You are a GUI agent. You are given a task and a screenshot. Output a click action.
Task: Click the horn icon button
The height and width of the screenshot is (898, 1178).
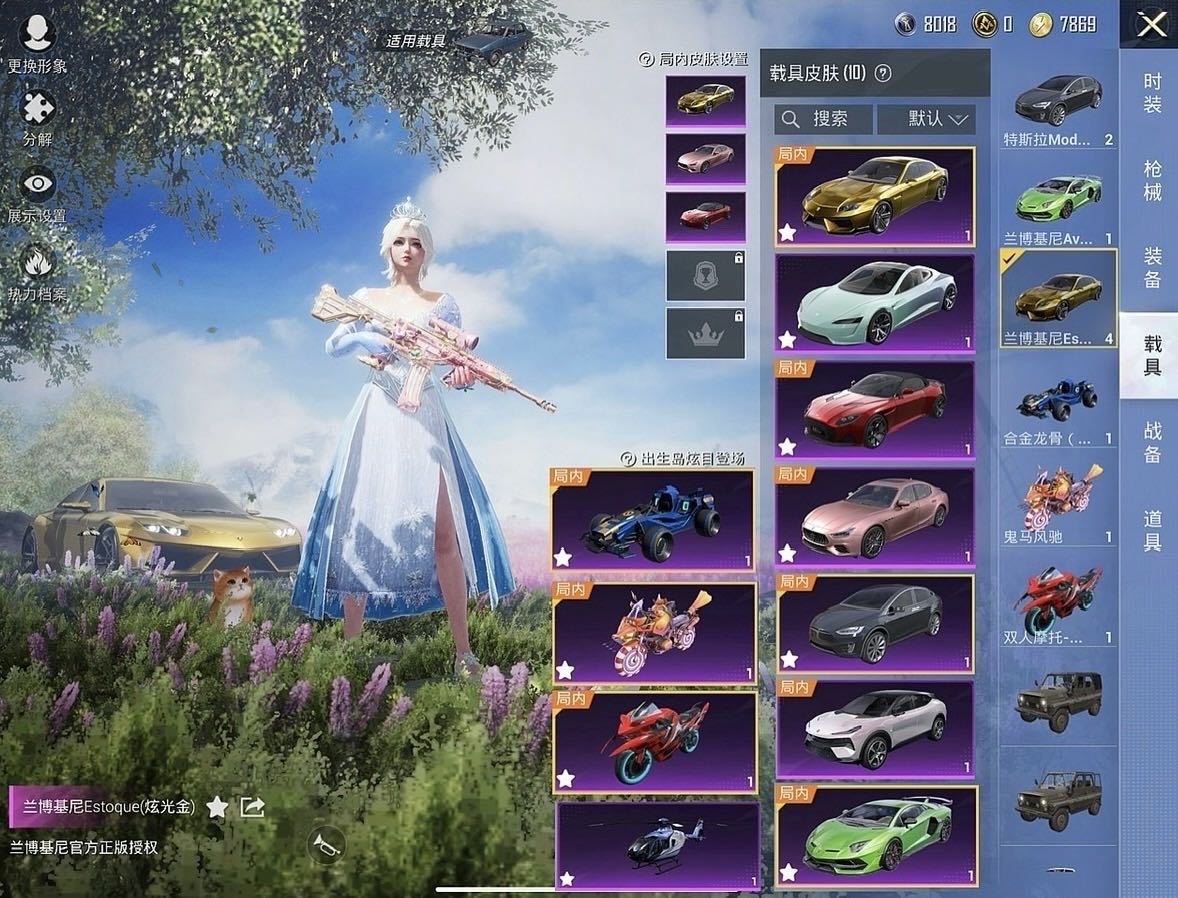[x=326, y=844]
